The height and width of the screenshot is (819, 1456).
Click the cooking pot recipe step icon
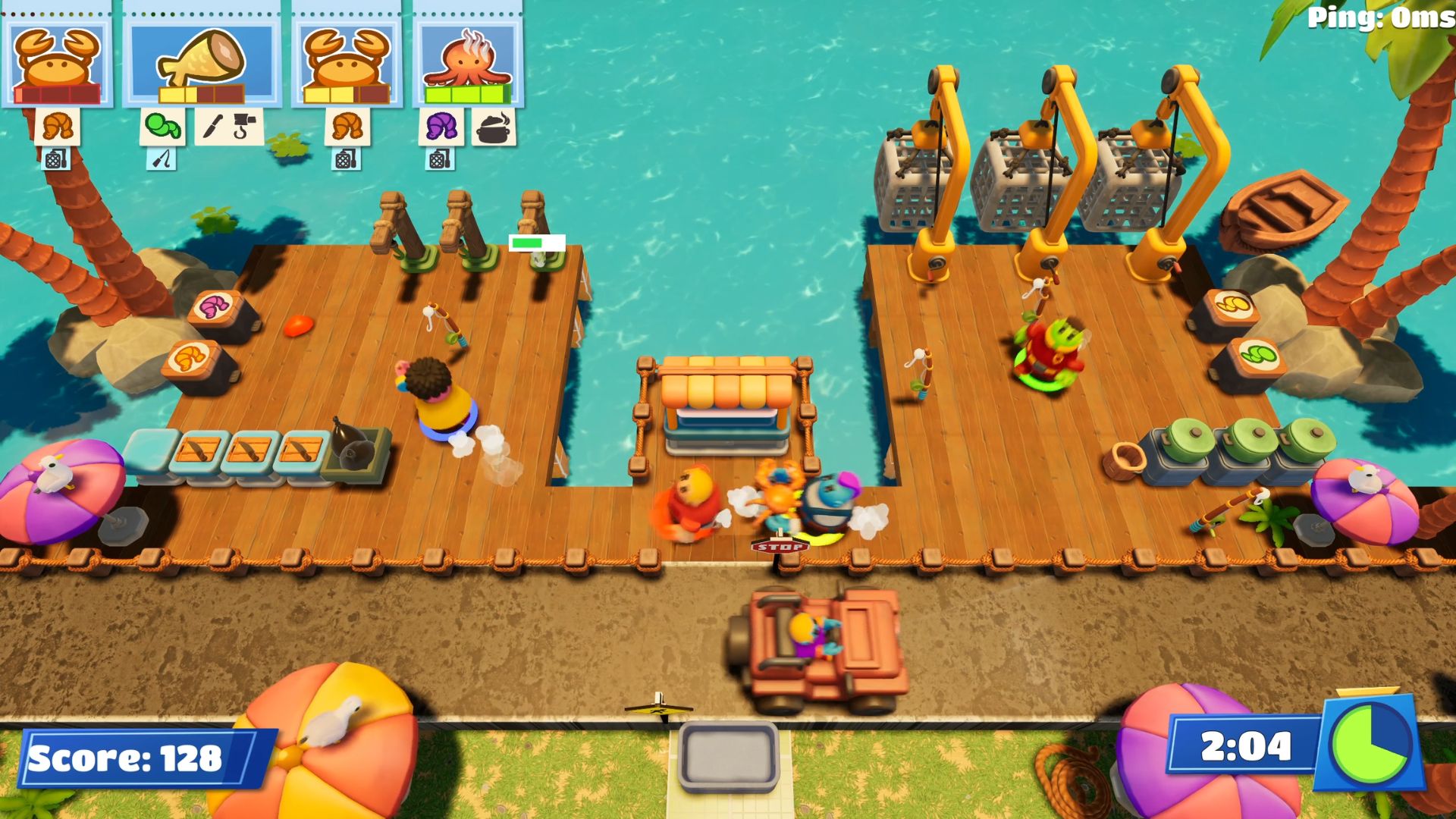(494, 126)
